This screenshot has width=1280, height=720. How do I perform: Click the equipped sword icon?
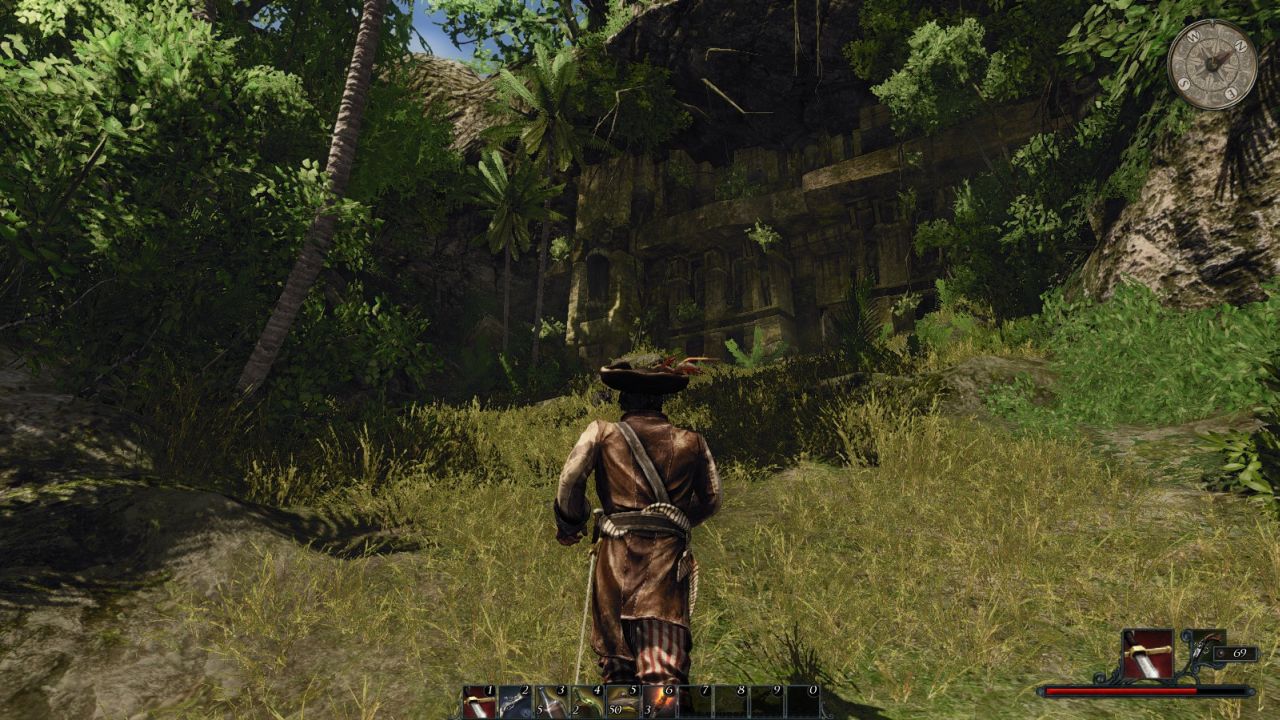pos(1148,652)
